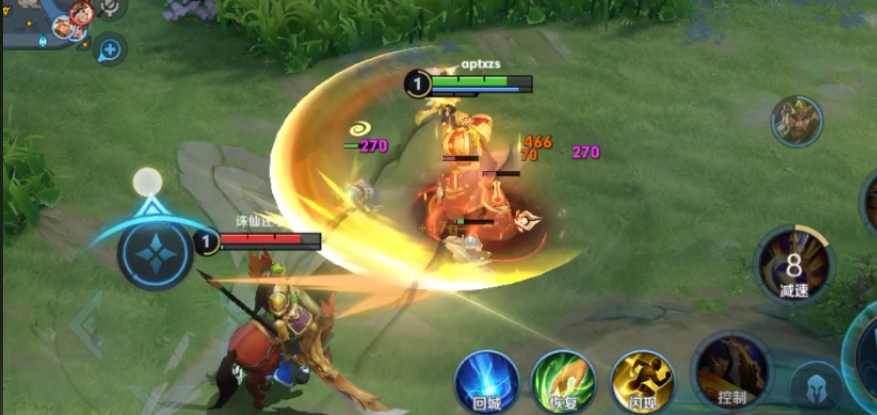Click the movement joystick center
This screenshot has height=415, width=877.
click(x=155, y=252)
